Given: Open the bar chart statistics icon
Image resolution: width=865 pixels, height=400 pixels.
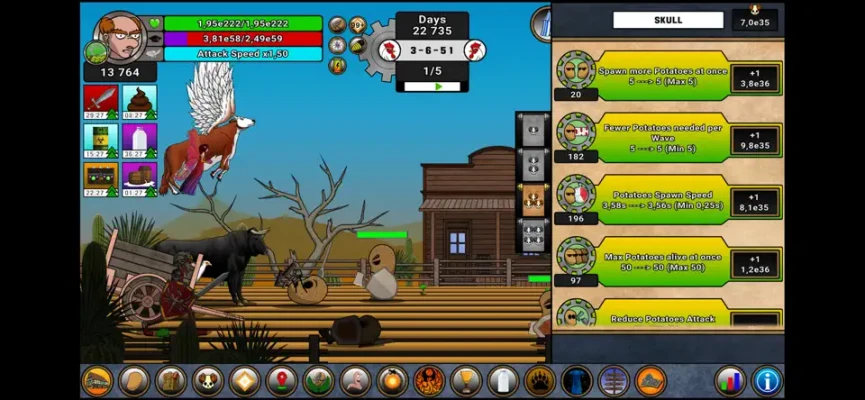Looking at the screenshot, I should tap(730, 381).
